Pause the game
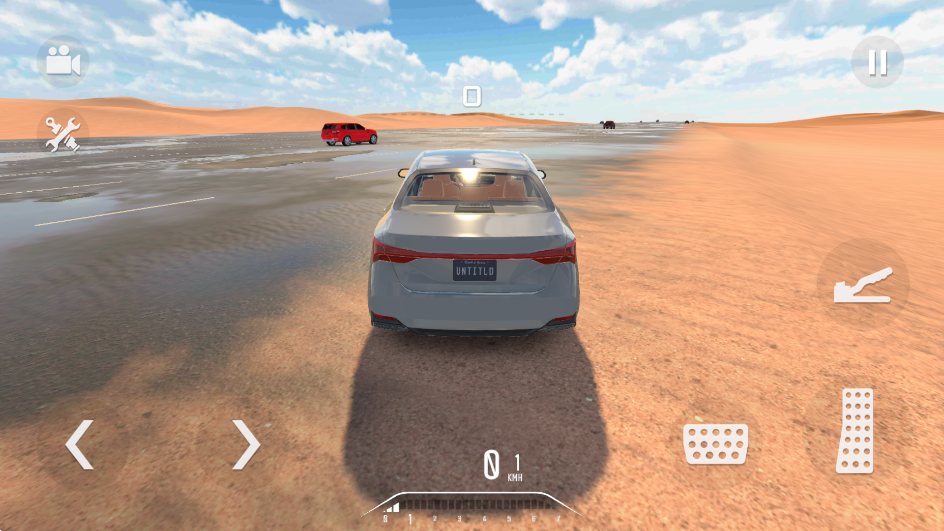This screenshot has height=531, width=944. point(877,62)
